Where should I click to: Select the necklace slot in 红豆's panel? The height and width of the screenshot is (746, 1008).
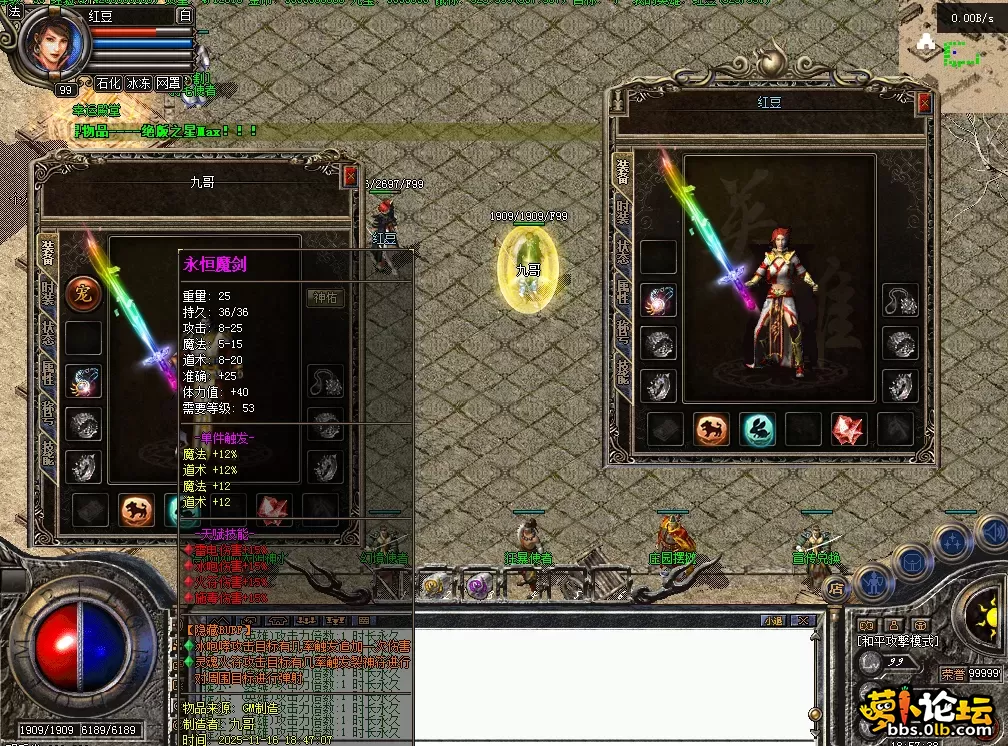coord(900,301)
